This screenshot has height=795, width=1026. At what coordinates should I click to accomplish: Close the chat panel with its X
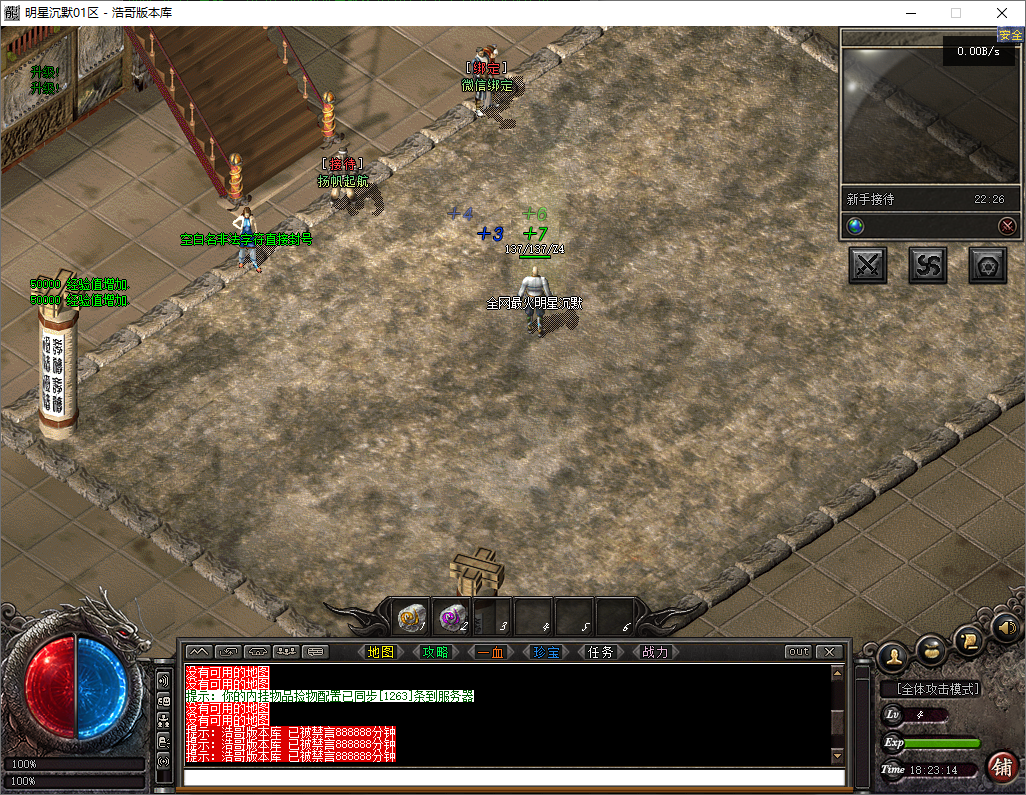pos(828,652)
